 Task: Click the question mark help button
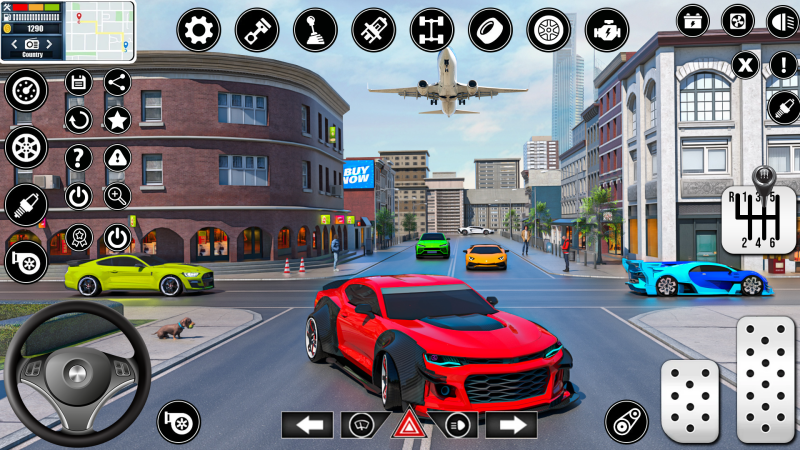[79, 157]
